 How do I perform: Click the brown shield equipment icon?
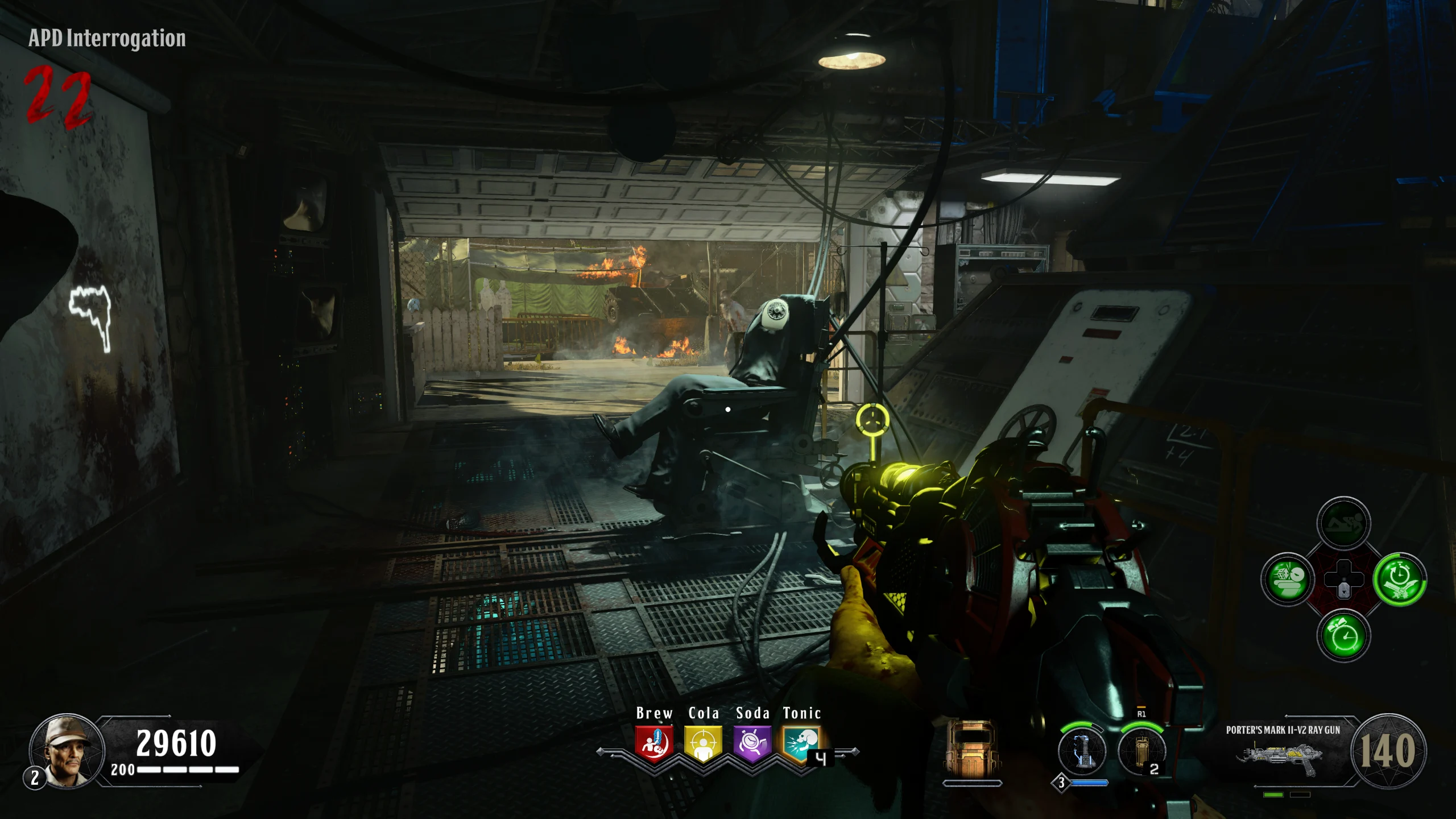coord(971,748)
